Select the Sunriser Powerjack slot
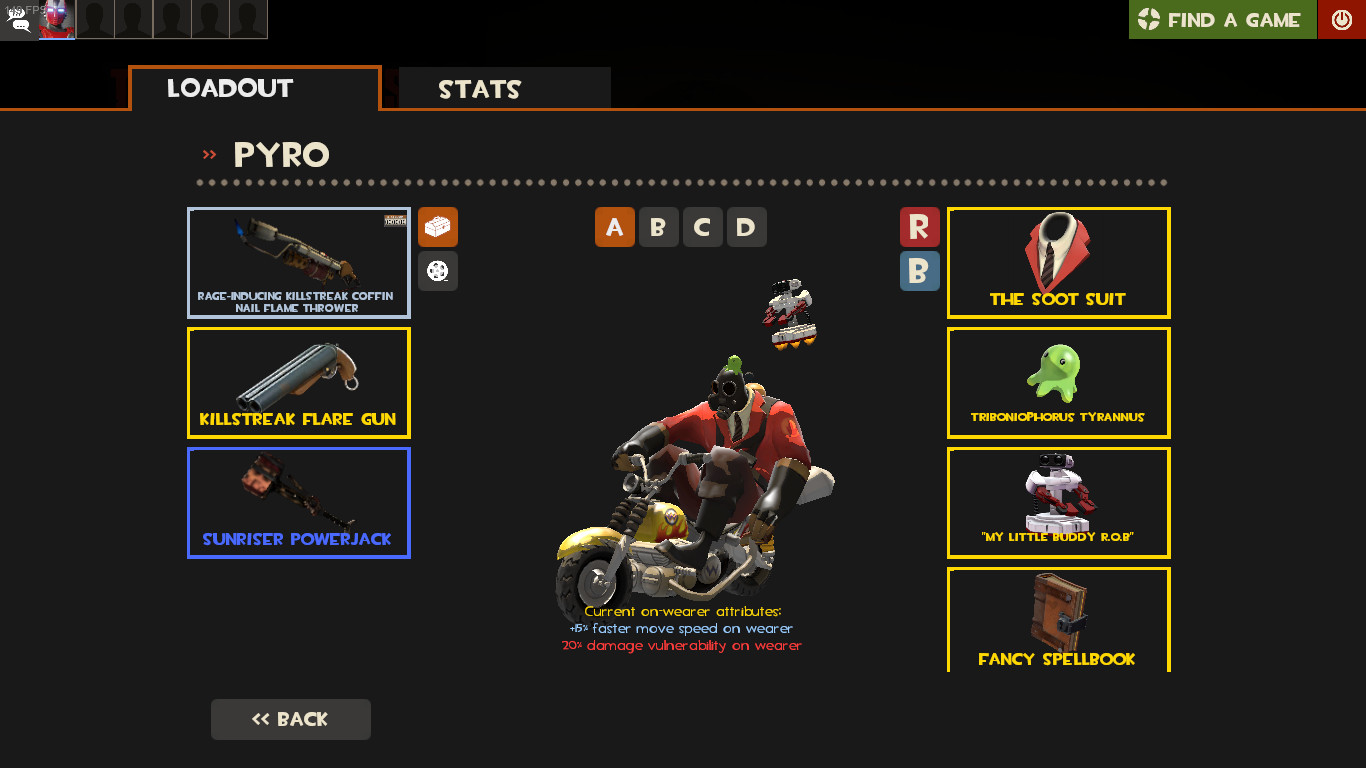 (x=298, y=503)
